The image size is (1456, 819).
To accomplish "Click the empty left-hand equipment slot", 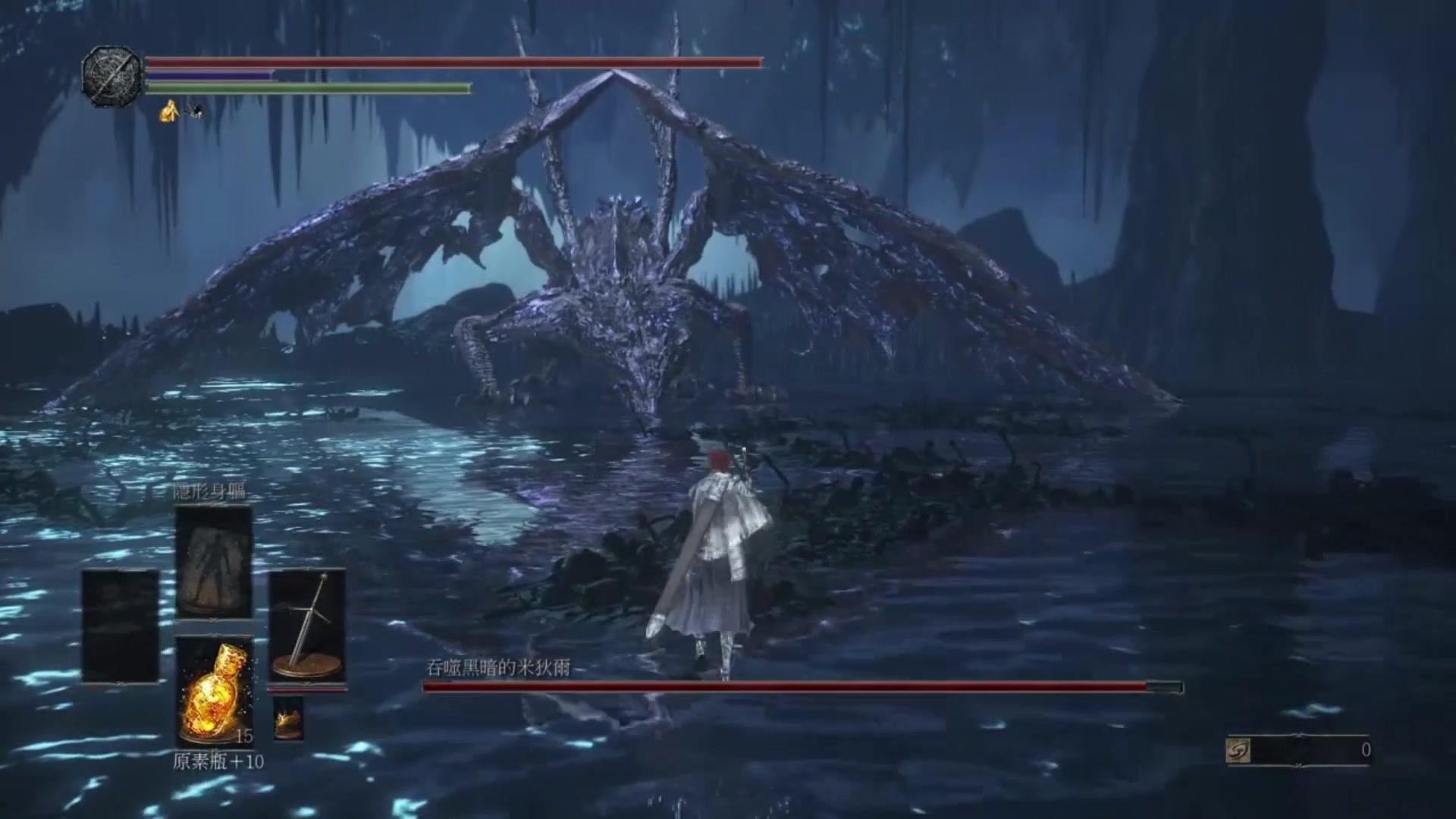I will click(121, 626).
